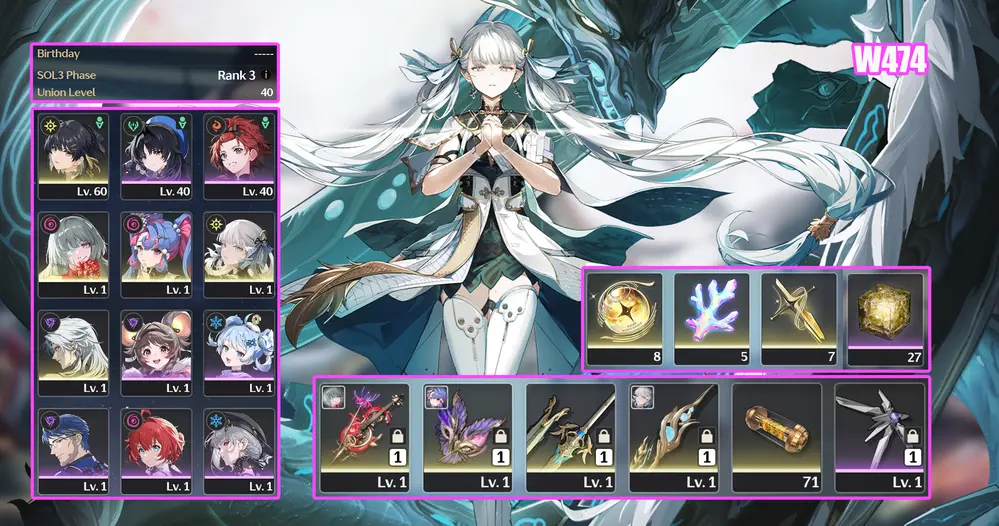The height and width of the screenshot is (526, 999).
Task: Pick the man in the blue cap
Action: tap(73, 450)
